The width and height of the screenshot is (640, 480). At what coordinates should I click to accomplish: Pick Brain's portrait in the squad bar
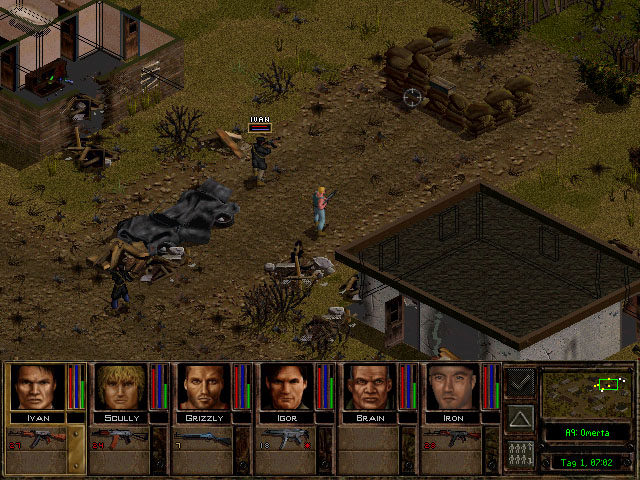[x=370, y=387]
